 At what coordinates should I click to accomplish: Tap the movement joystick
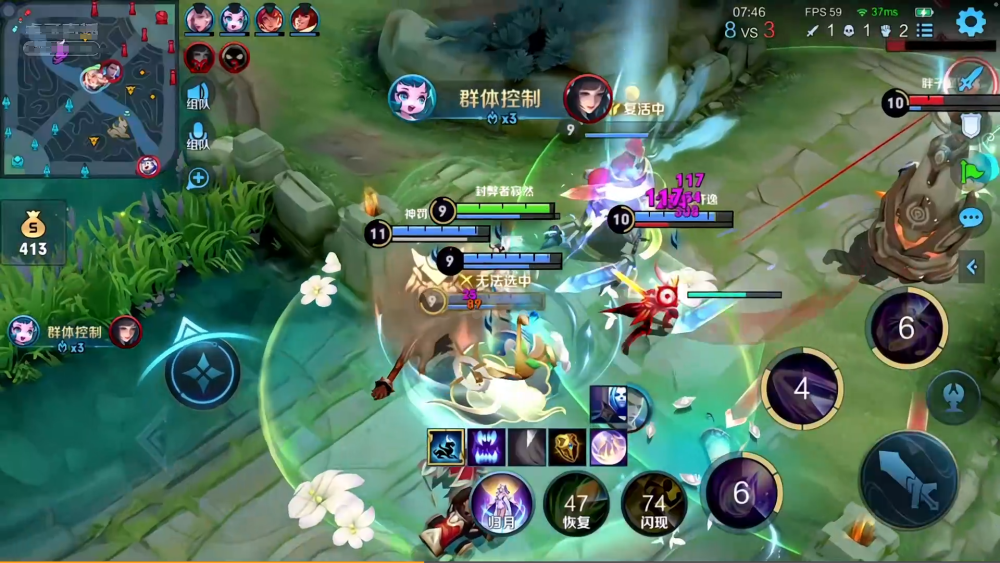click(202, 372)
